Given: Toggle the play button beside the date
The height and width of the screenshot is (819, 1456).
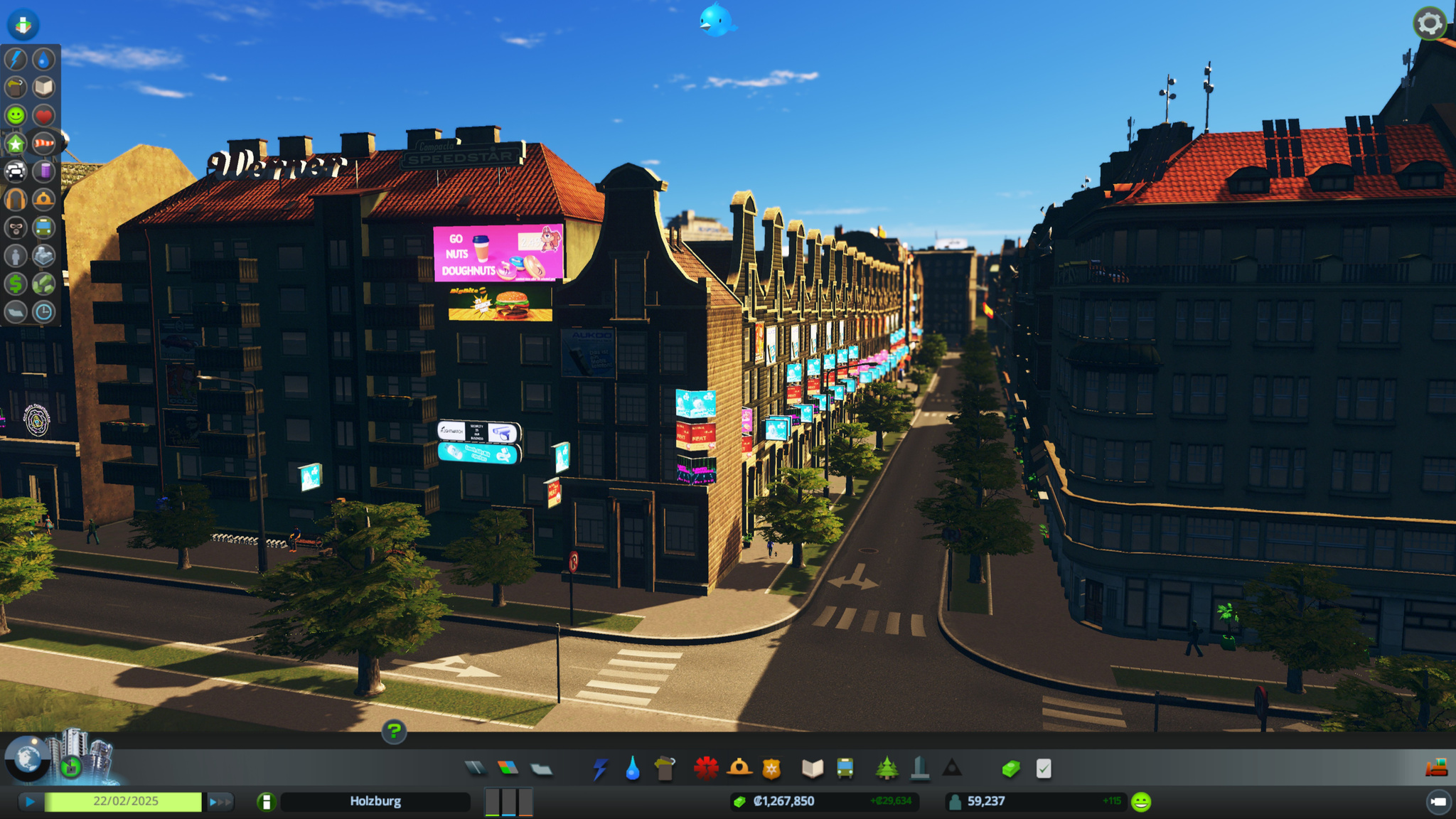Looking at the screenshot, I should coord(30,802).
